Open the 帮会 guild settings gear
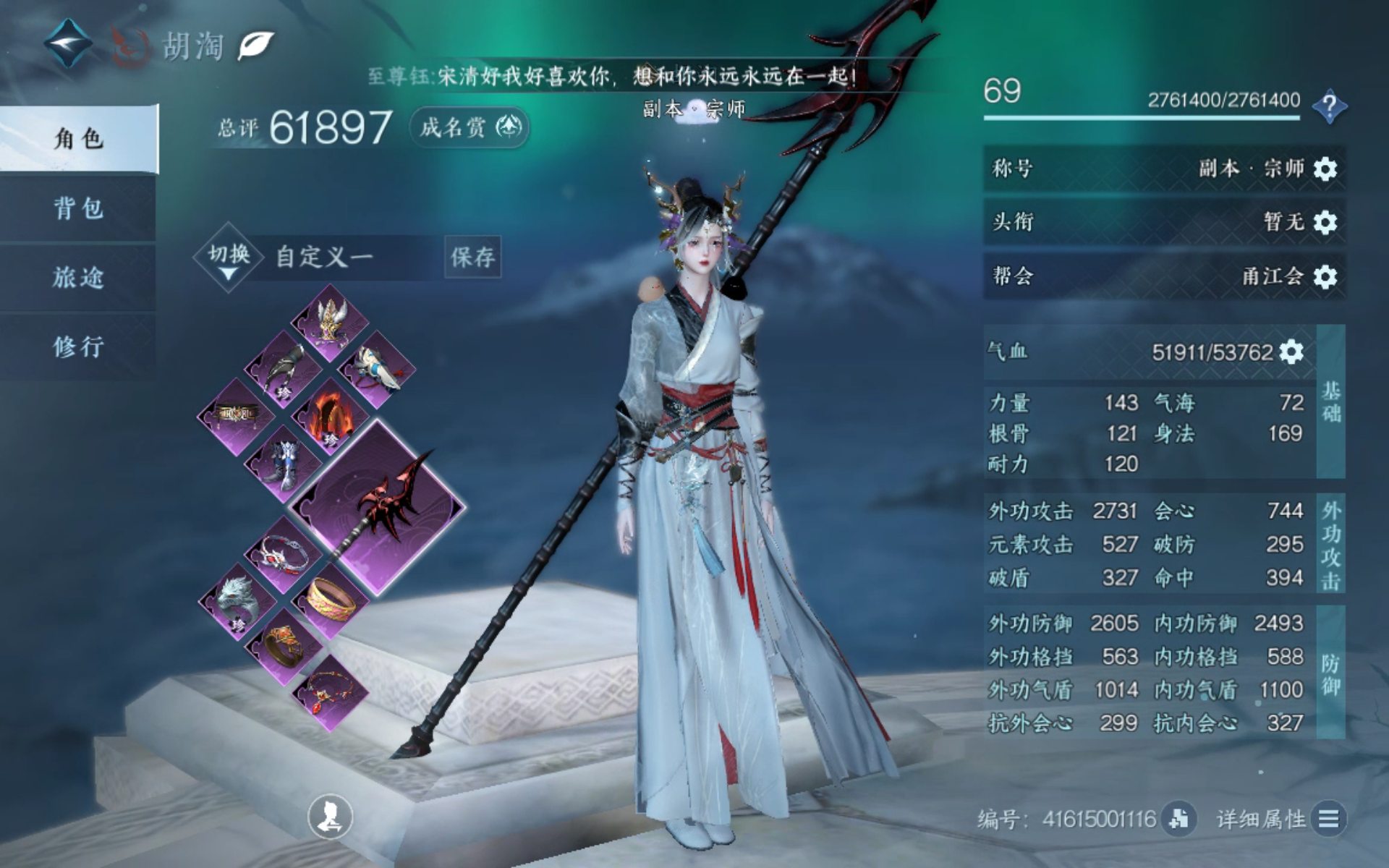 (1325, 276)
